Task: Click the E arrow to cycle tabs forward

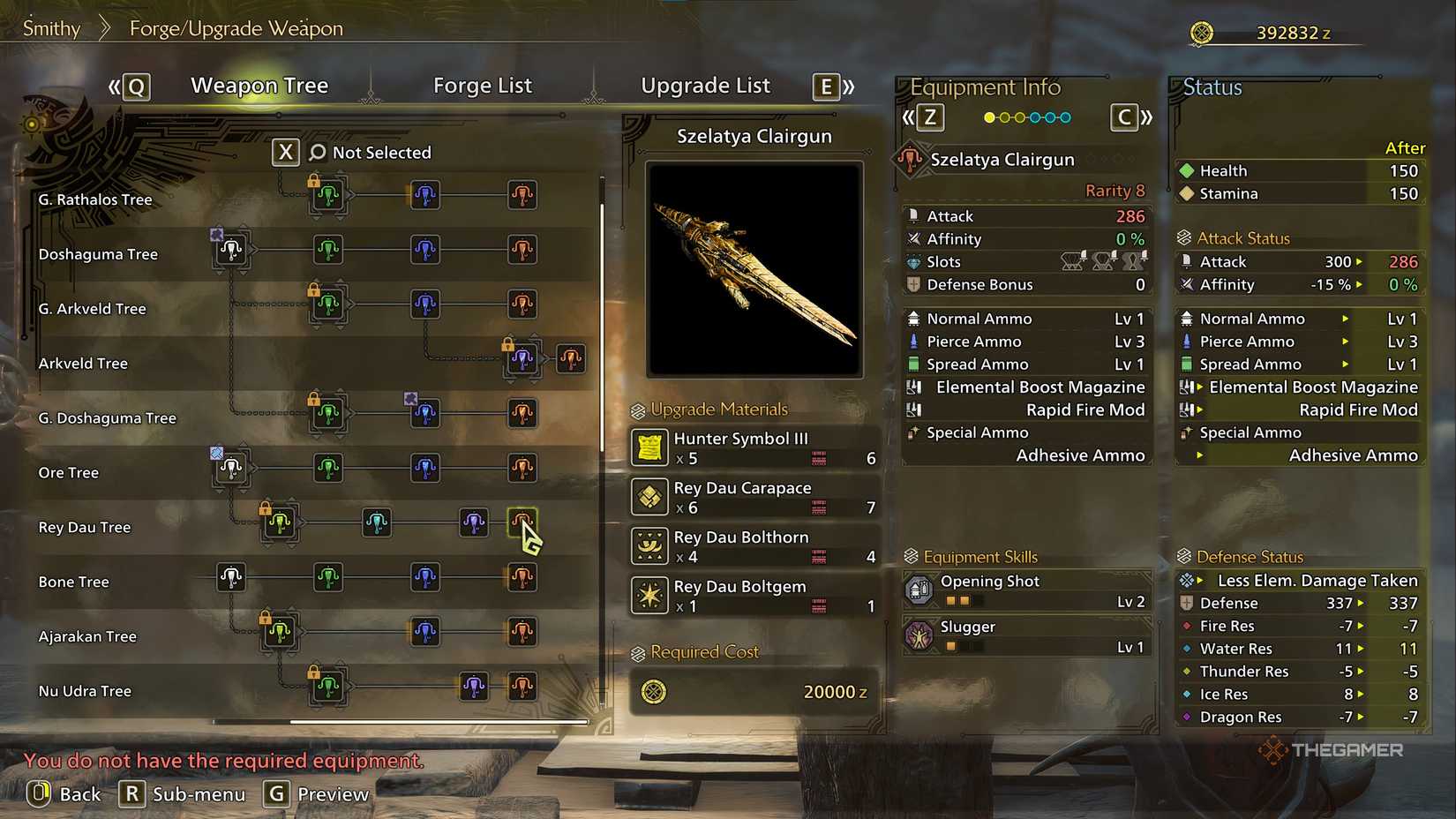Action: 824,86
